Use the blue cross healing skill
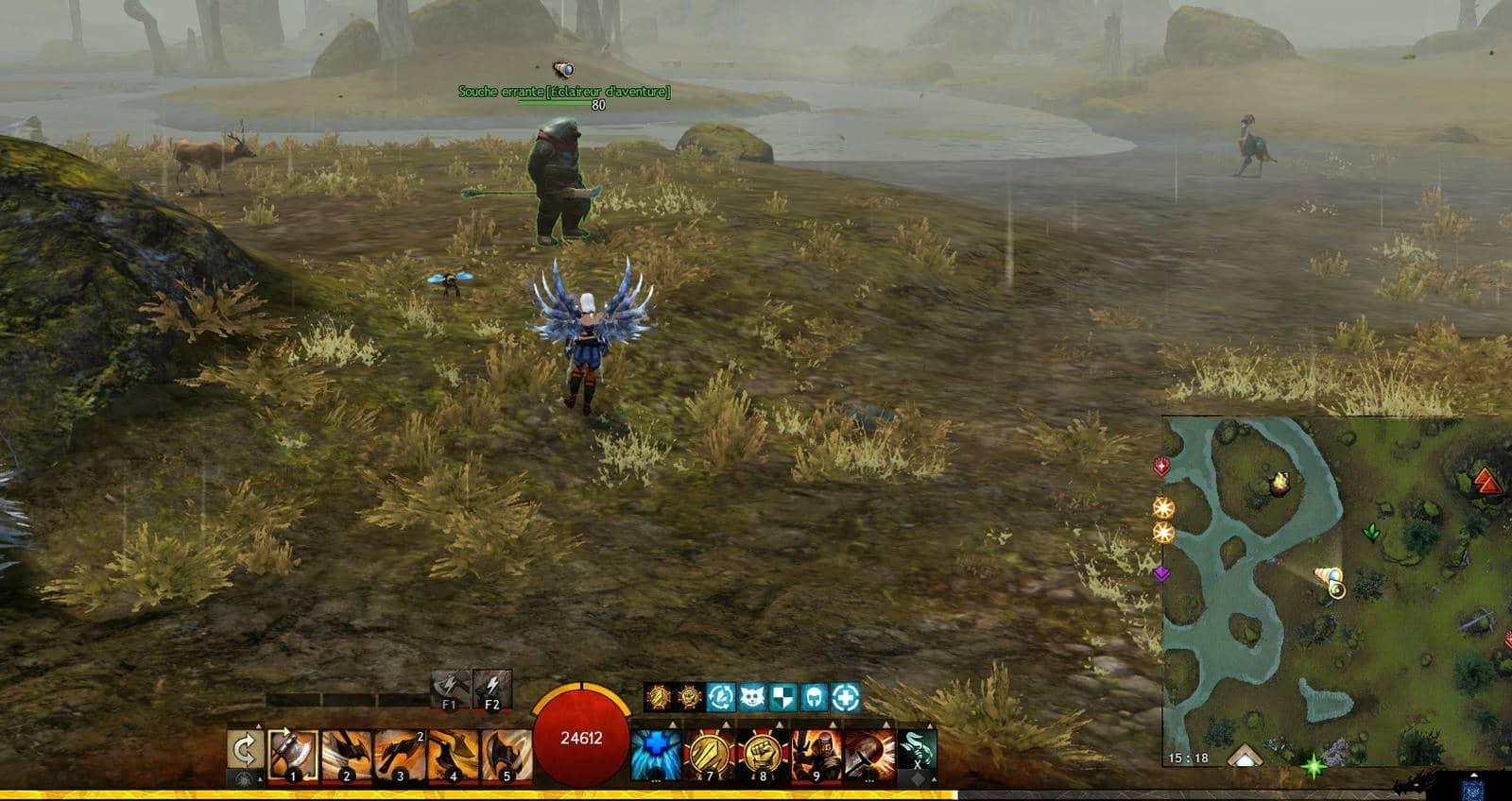Viewport: 1512px width, 801px height. point(656,755)
